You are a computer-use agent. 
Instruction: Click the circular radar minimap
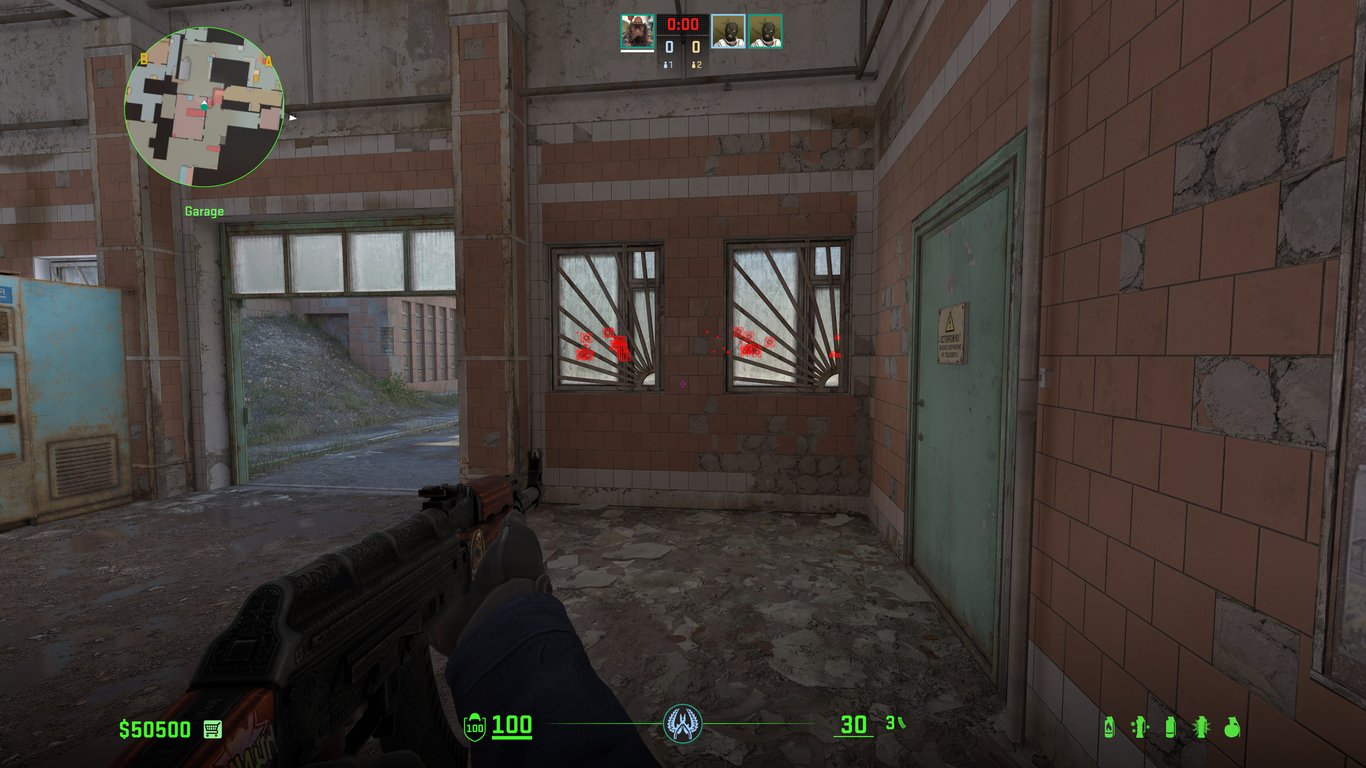tap(204, 107)
